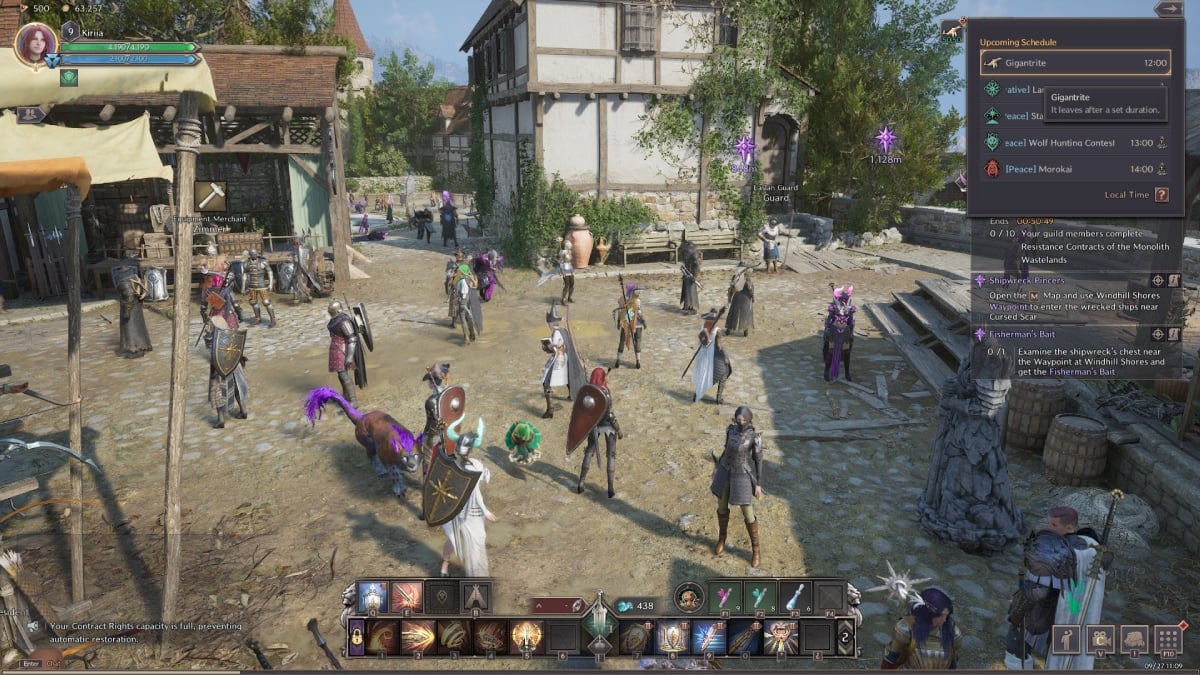Open the main menu grid

tap(1168, 639)
